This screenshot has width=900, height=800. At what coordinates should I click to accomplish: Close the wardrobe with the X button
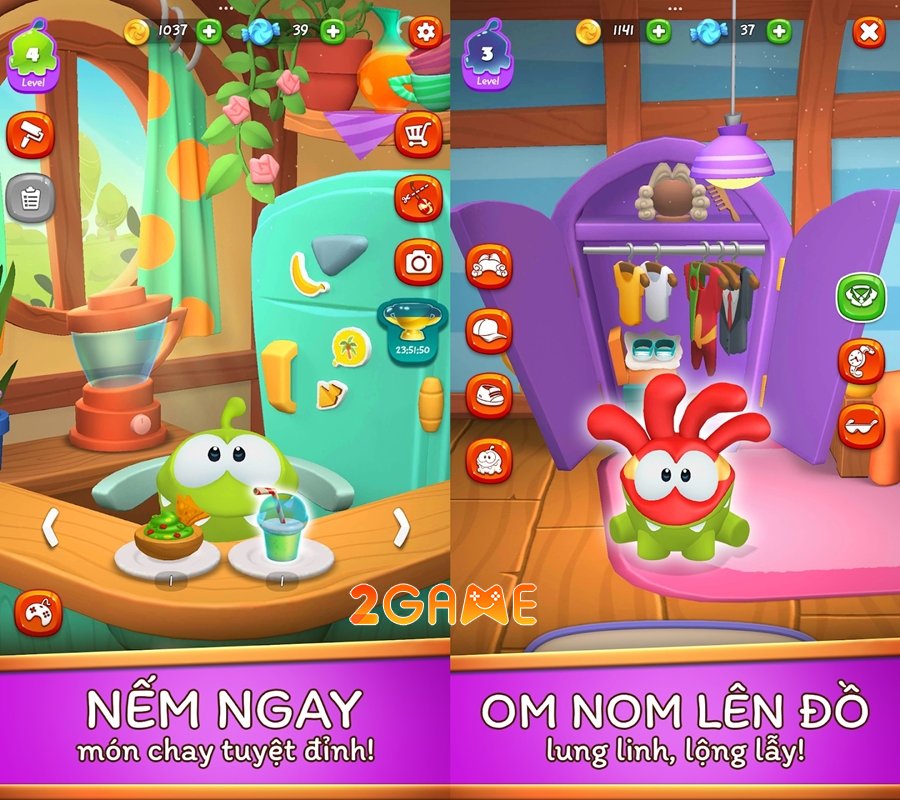(869, 32)
